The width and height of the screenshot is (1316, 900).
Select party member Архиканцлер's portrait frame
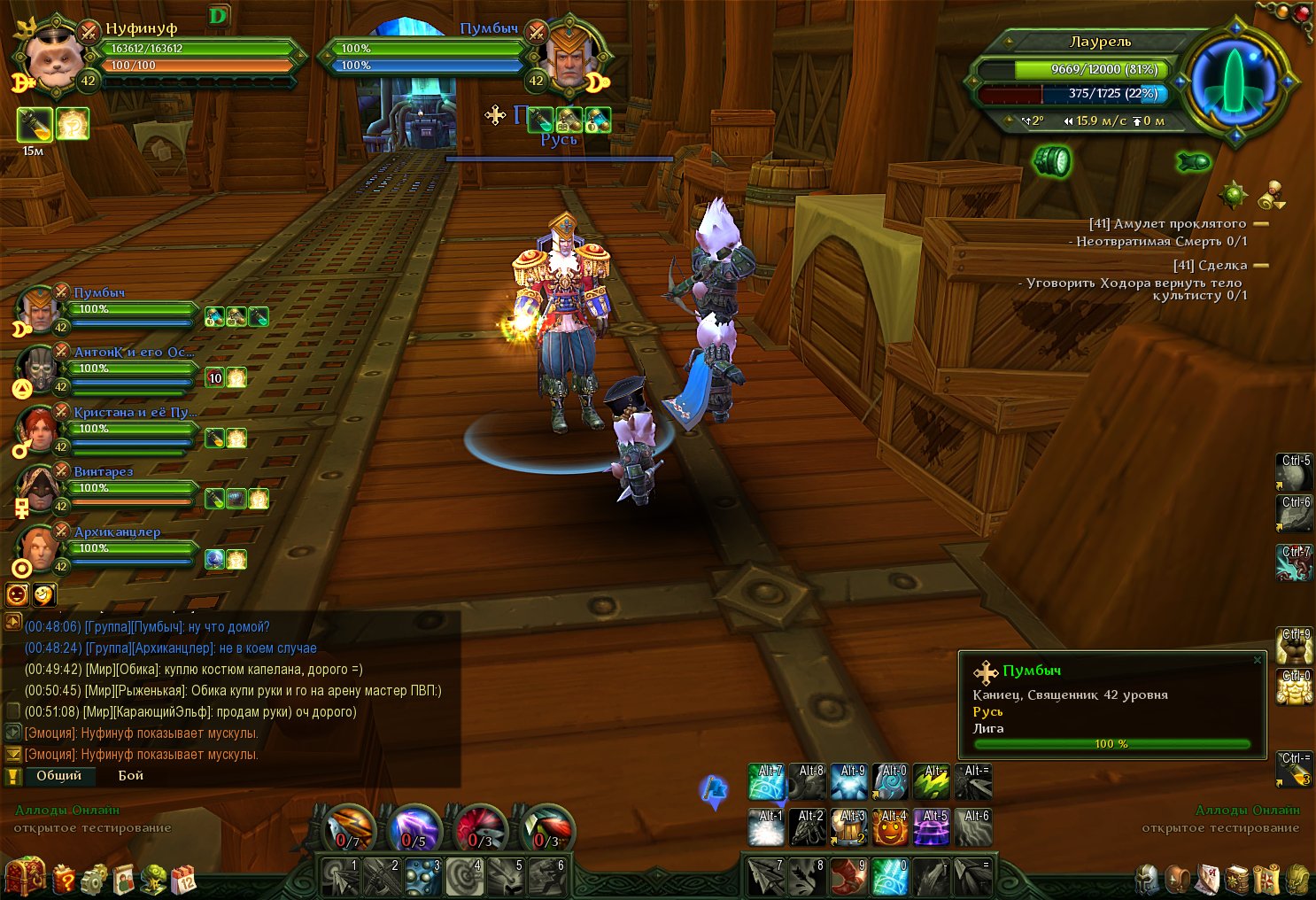[40, 549]
